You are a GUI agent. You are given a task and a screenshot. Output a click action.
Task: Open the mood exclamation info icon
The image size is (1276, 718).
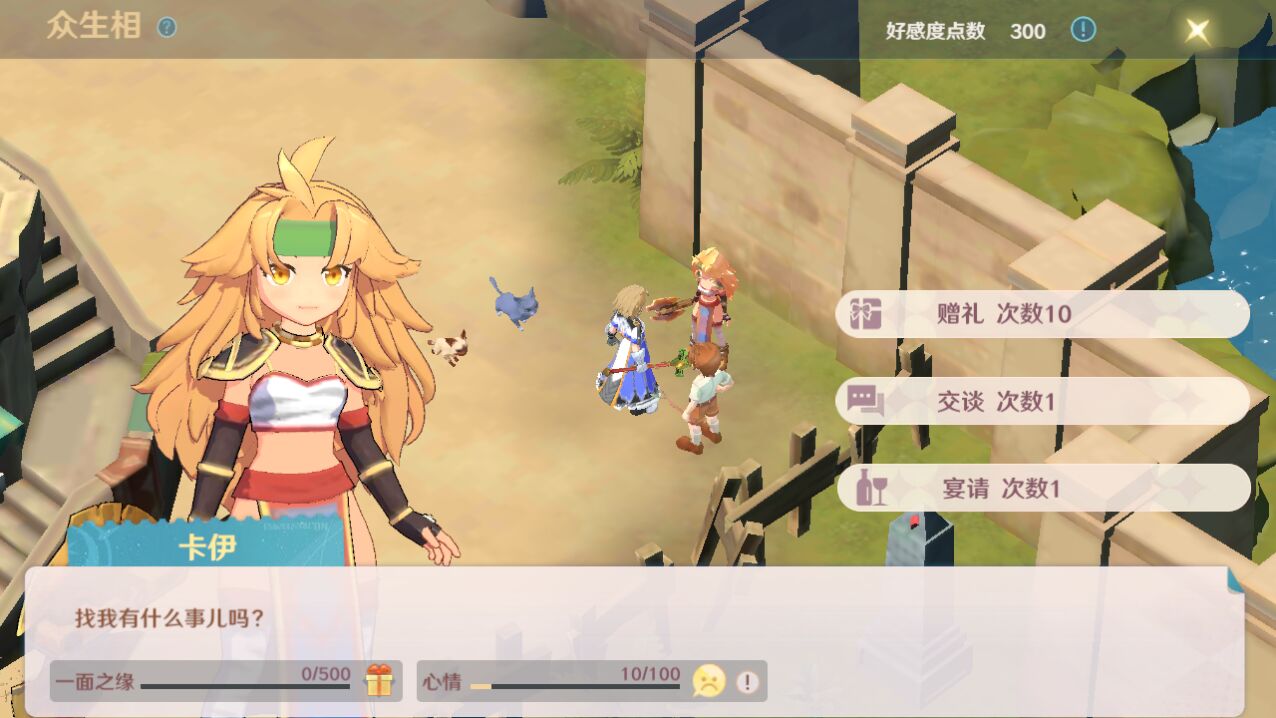747,682
